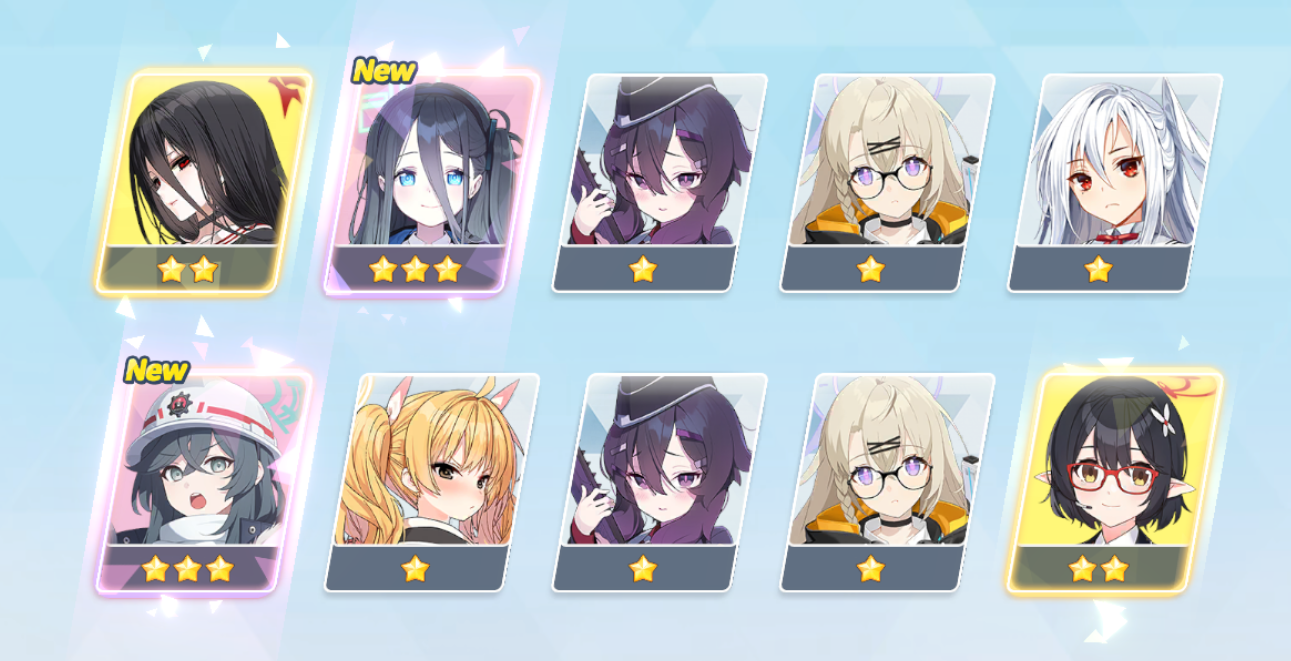The height and width of the screenshot is (661, 1291).
Task: Choose the new three-star blue-eyed girl card
Action: click(430, 182)
